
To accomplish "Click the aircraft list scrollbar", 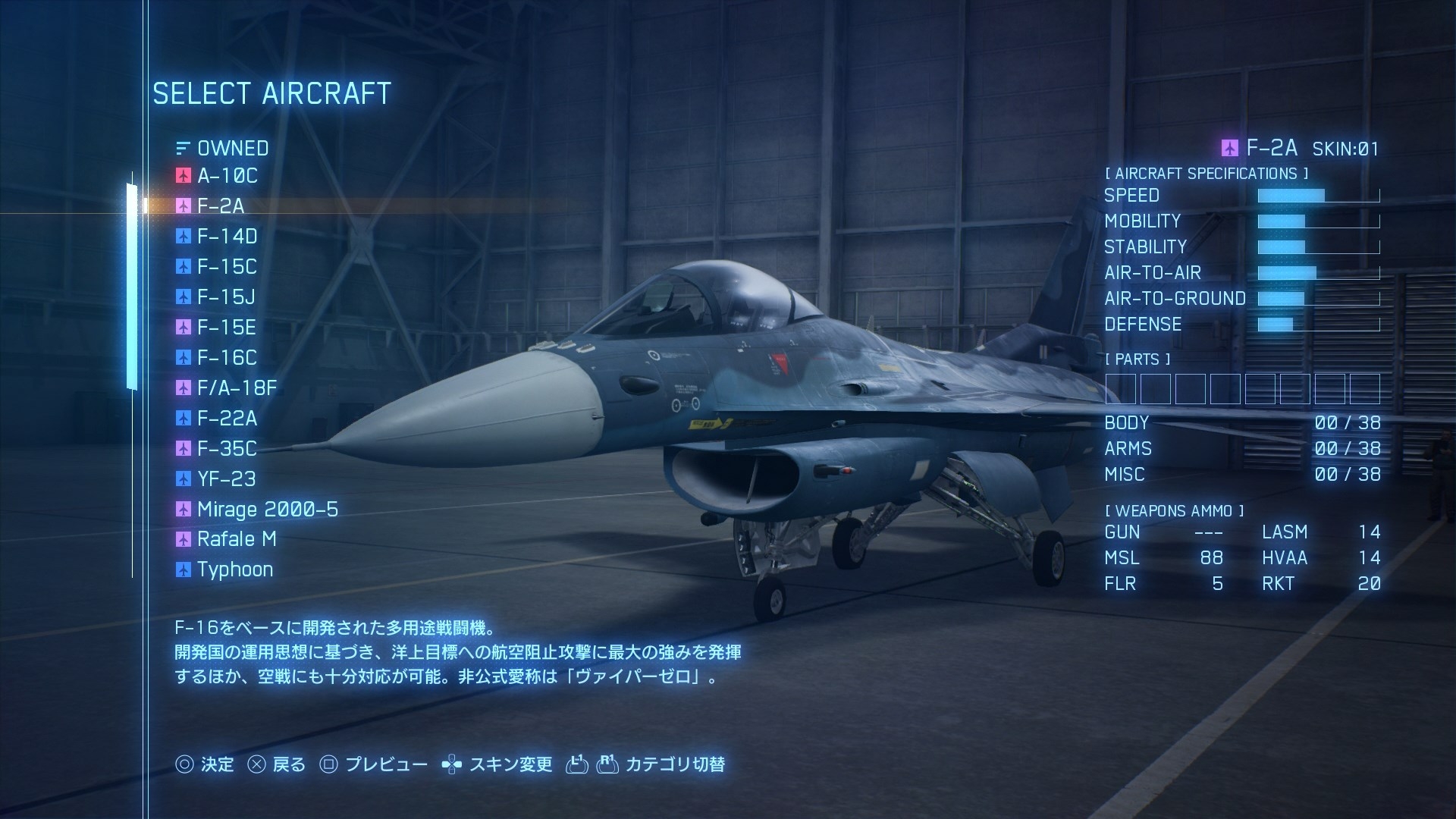I will pos(132,287).
